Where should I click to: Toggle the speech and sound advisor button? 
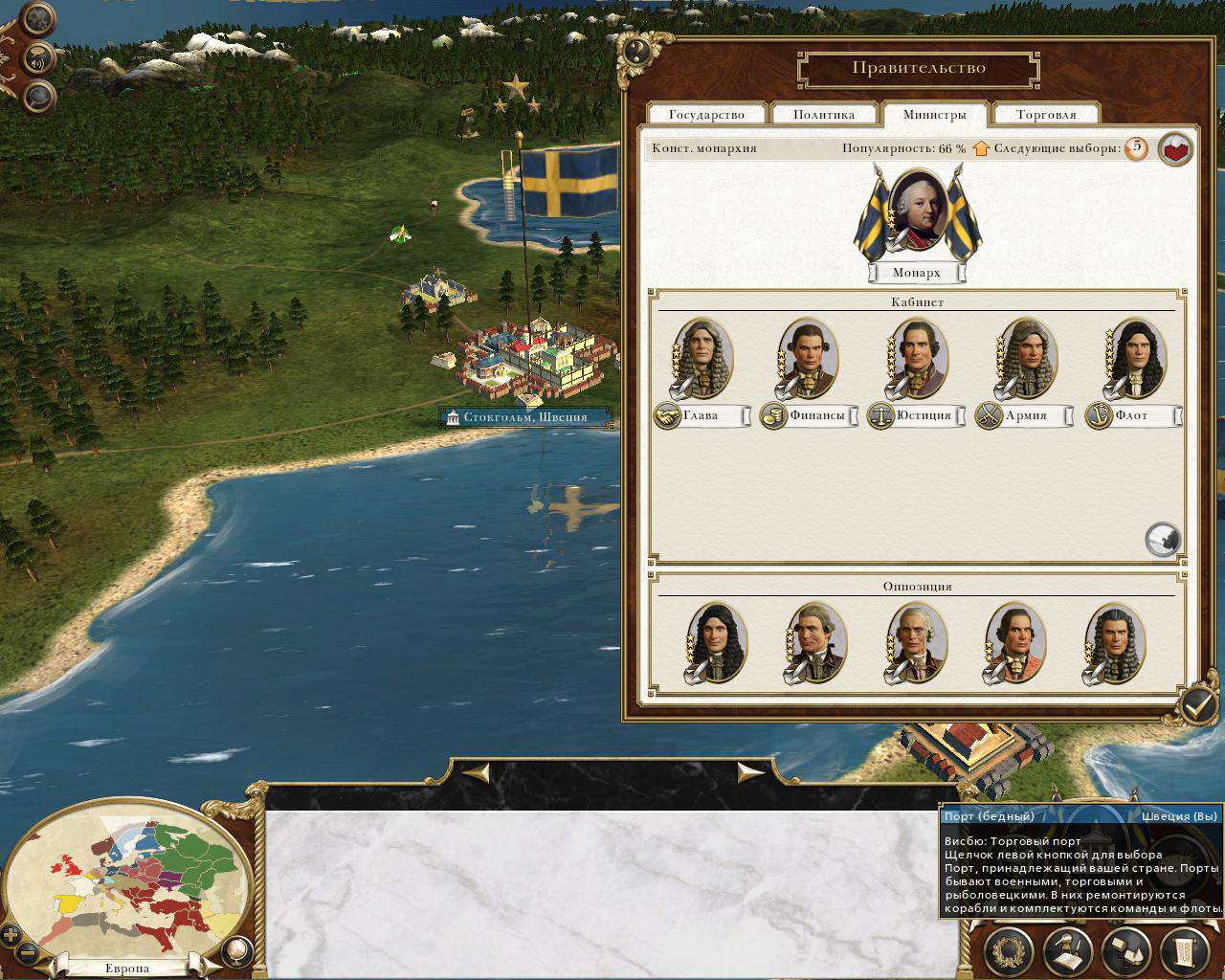(38, 57)
